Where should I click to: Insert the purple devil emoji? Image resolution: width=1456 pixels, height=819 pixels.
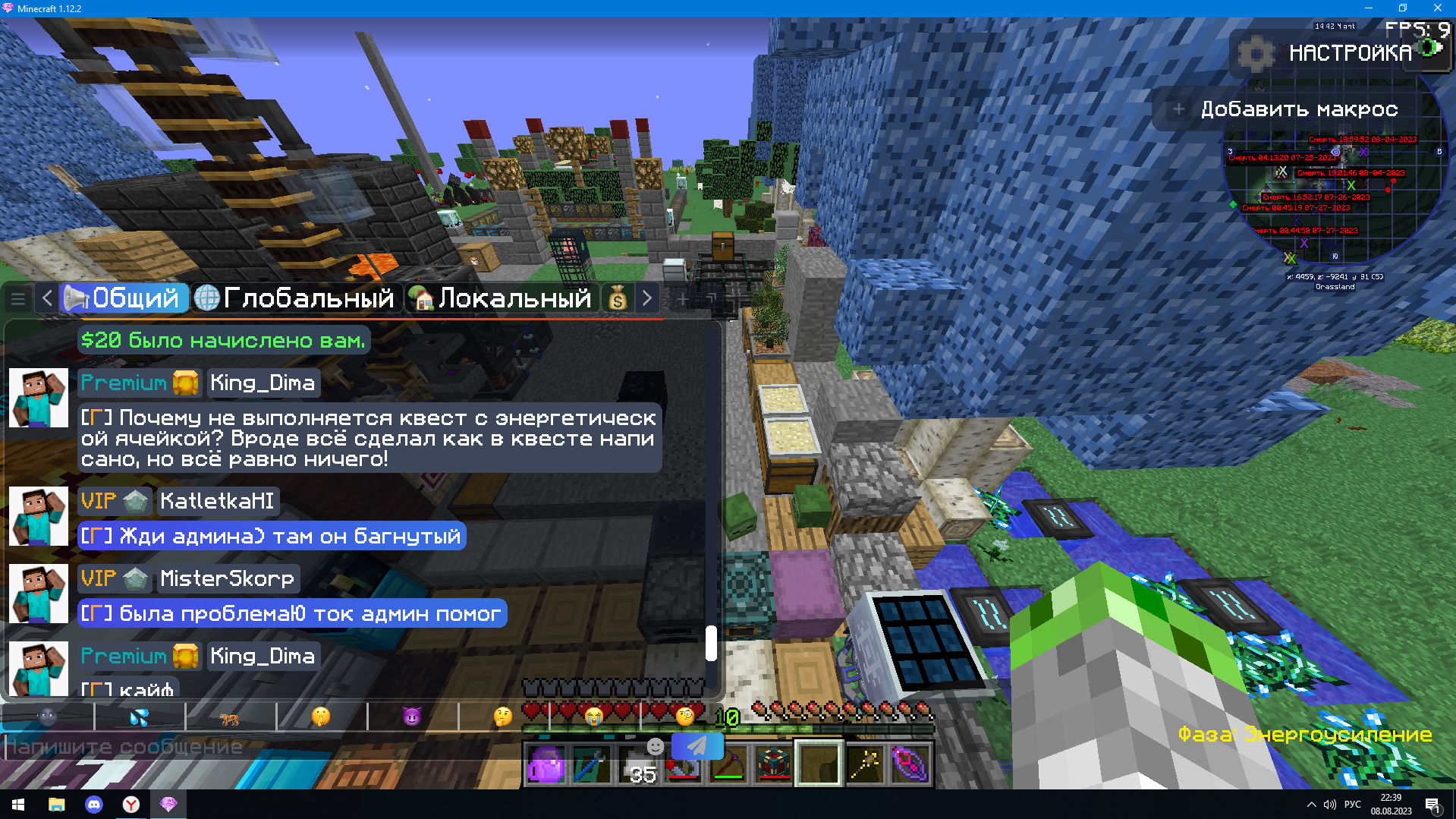[412, 716]
